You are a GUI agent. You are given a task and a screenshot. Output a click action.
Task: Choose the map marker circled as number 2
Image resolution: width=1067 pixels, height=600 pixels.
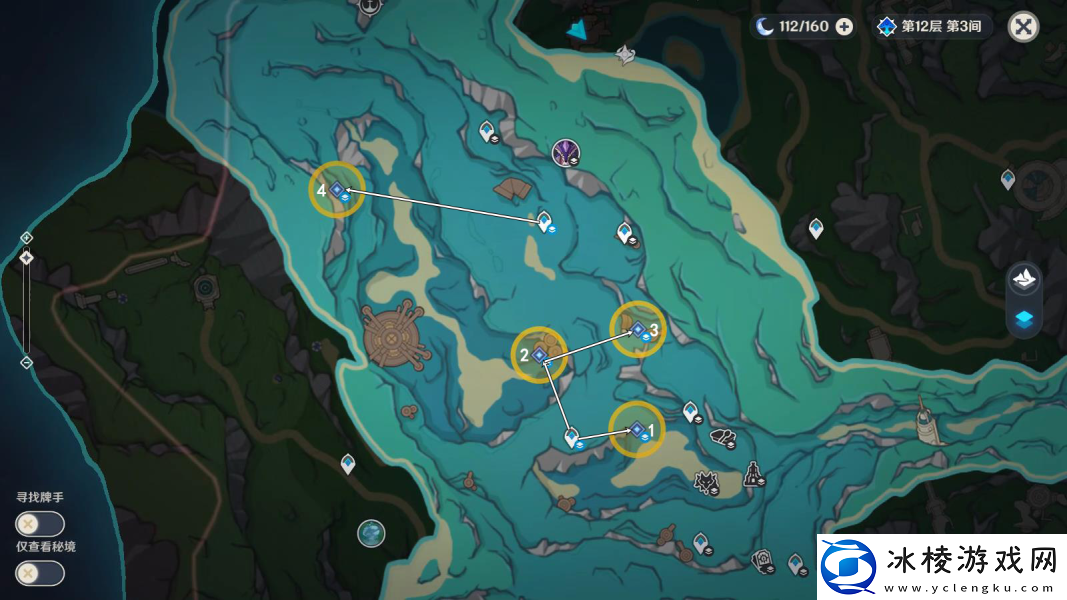pyautogui.click(x=539, y=355)
